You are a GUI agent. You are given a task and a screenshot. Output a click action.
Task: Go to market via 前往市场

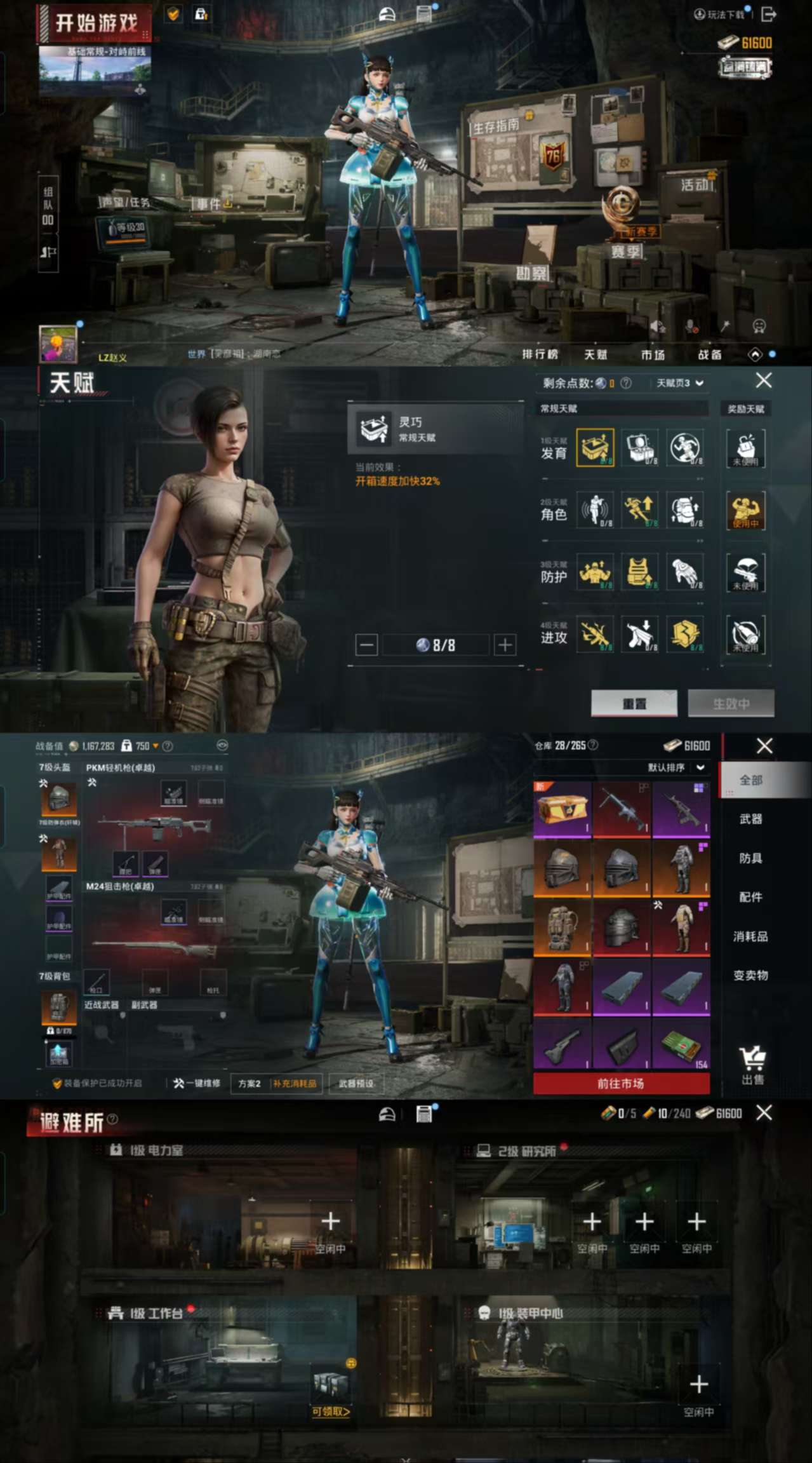coord(621,1083)
